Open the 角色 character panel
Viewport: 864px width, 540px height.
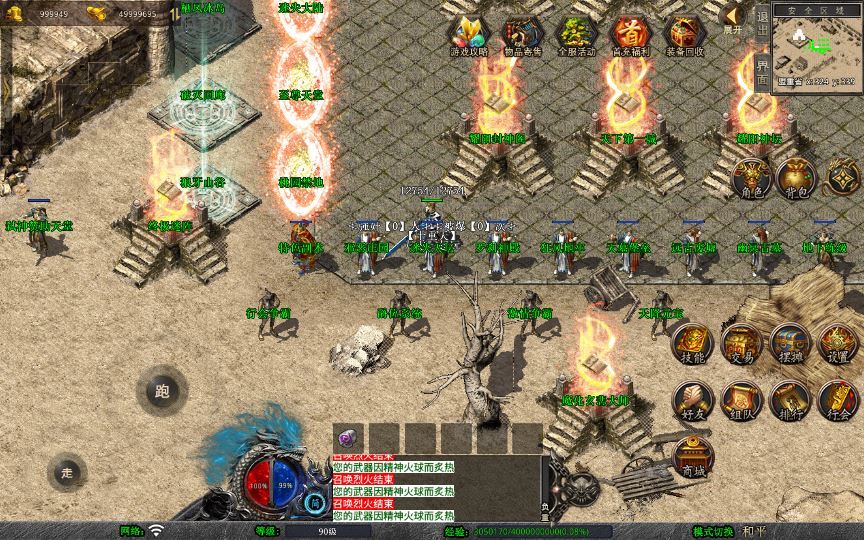[x=750, y=179]
